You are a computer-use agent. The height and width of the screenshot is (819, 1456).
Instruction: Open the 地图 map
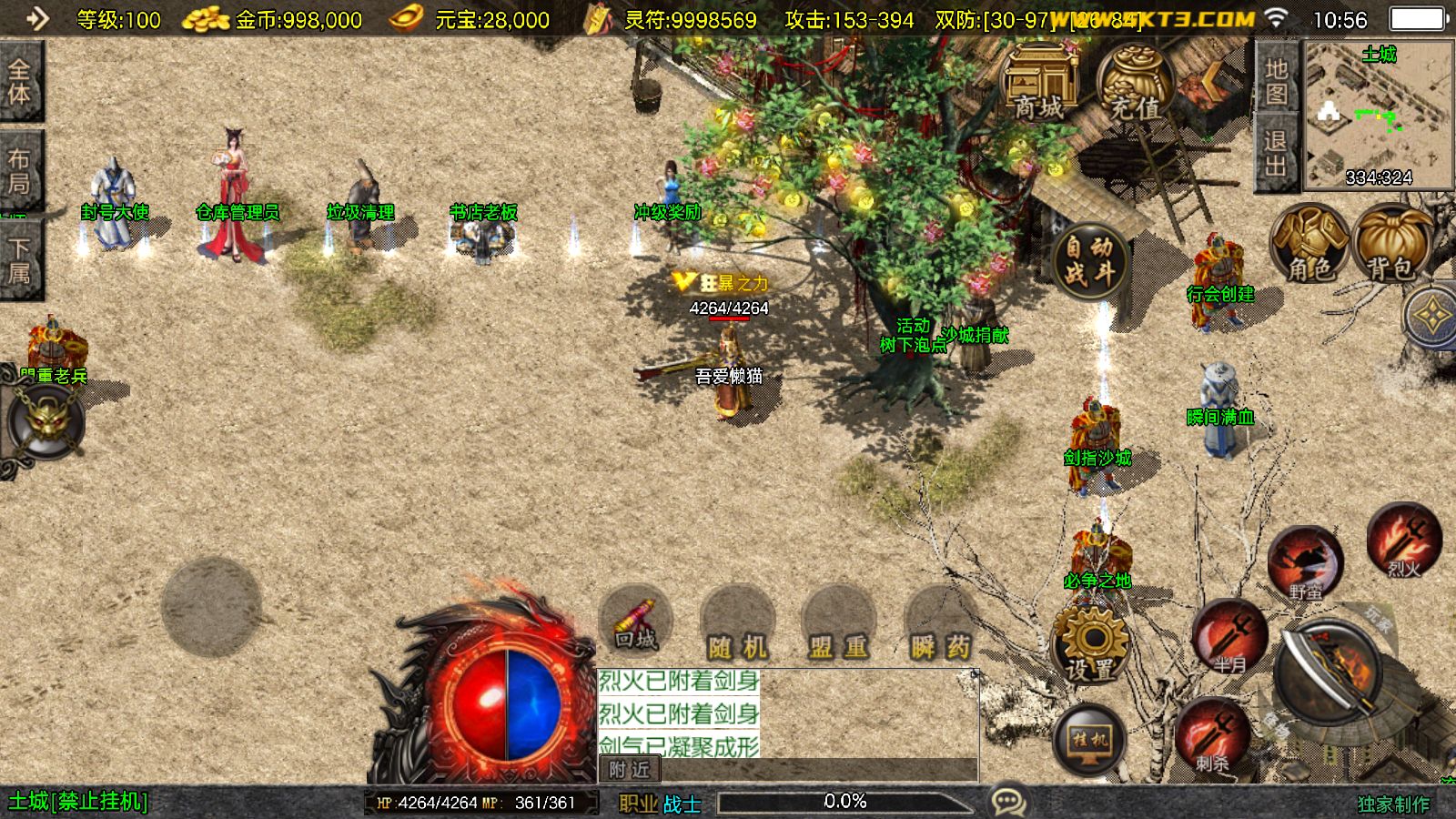[x=1276, y=80]
